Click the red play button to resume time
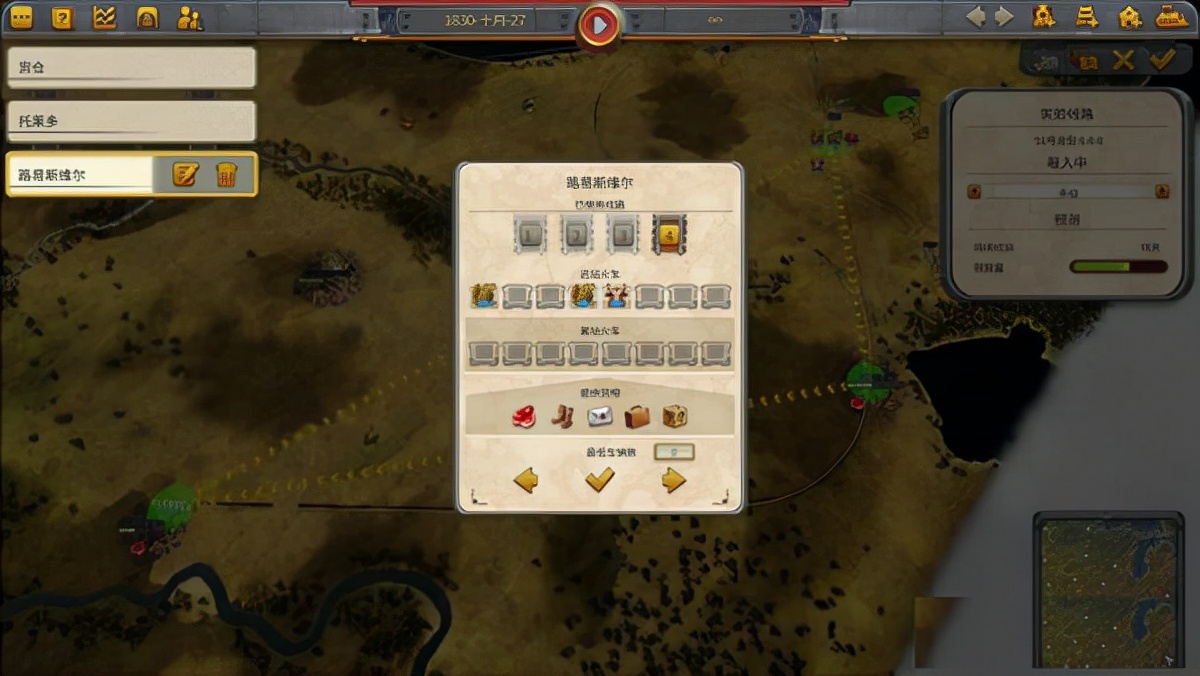 pos(599,25)
